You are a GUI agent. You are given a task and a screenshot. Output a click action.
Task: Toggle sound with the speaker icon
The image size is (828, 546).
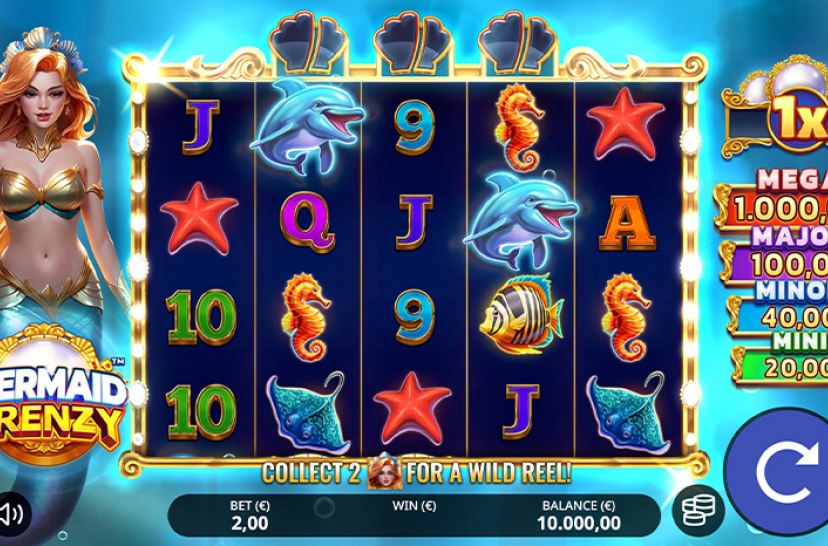(13, 514)
